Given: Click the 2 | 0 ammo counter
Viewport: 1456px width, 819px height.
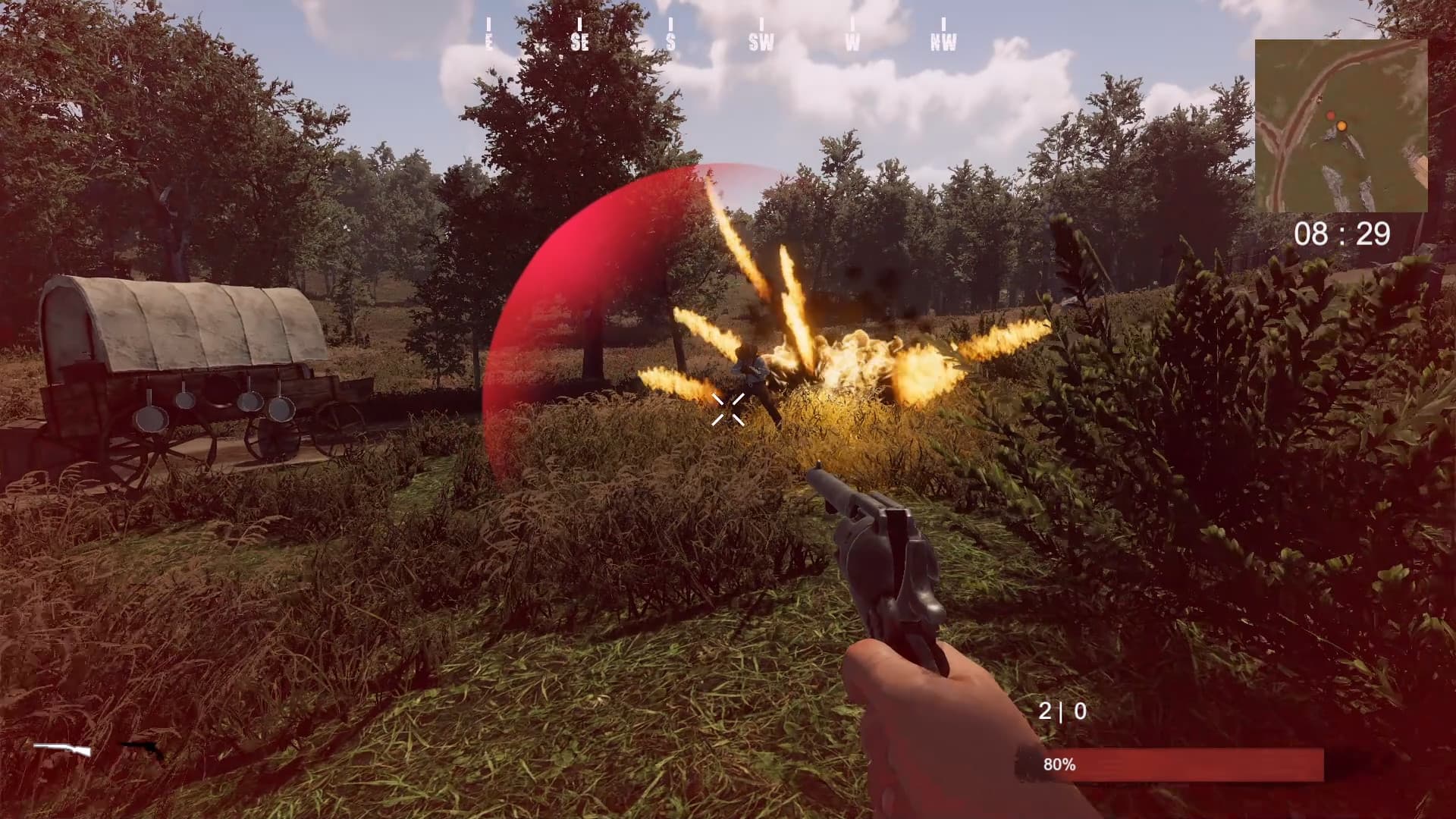Looking at the screenshot, I should [x=1062, y=711].
